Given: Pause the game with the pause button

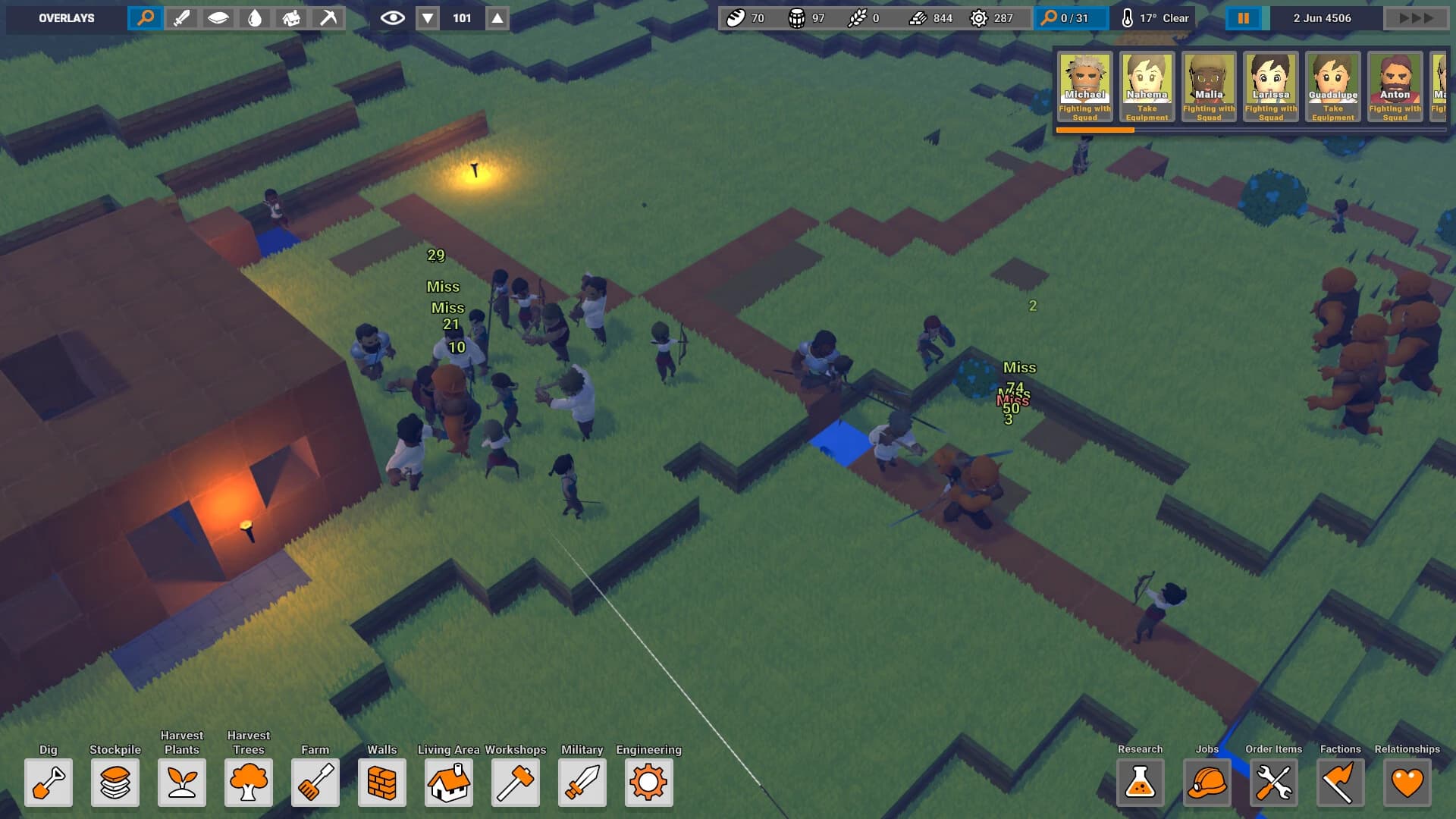Looking at the screenshot, I should point(1243,17).
